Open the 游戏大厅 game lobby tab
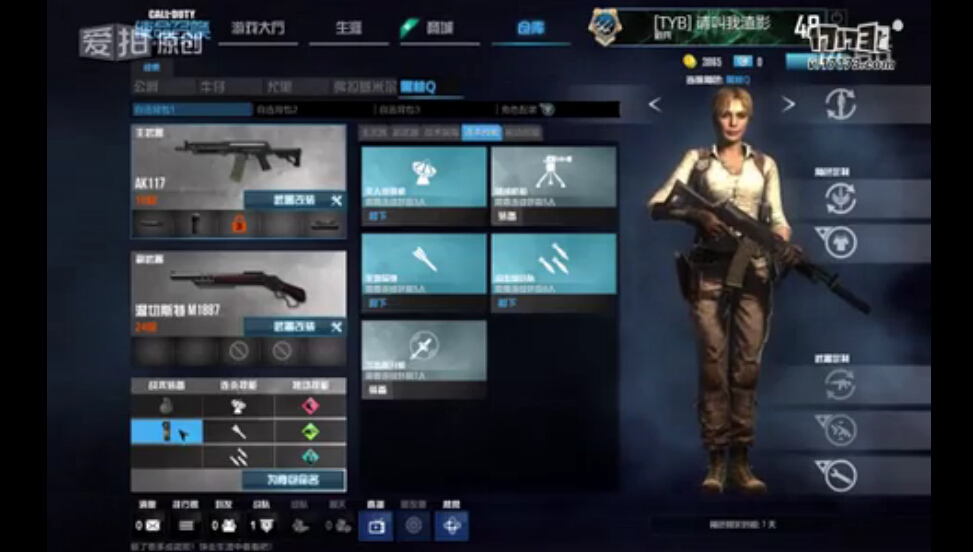 257,28
